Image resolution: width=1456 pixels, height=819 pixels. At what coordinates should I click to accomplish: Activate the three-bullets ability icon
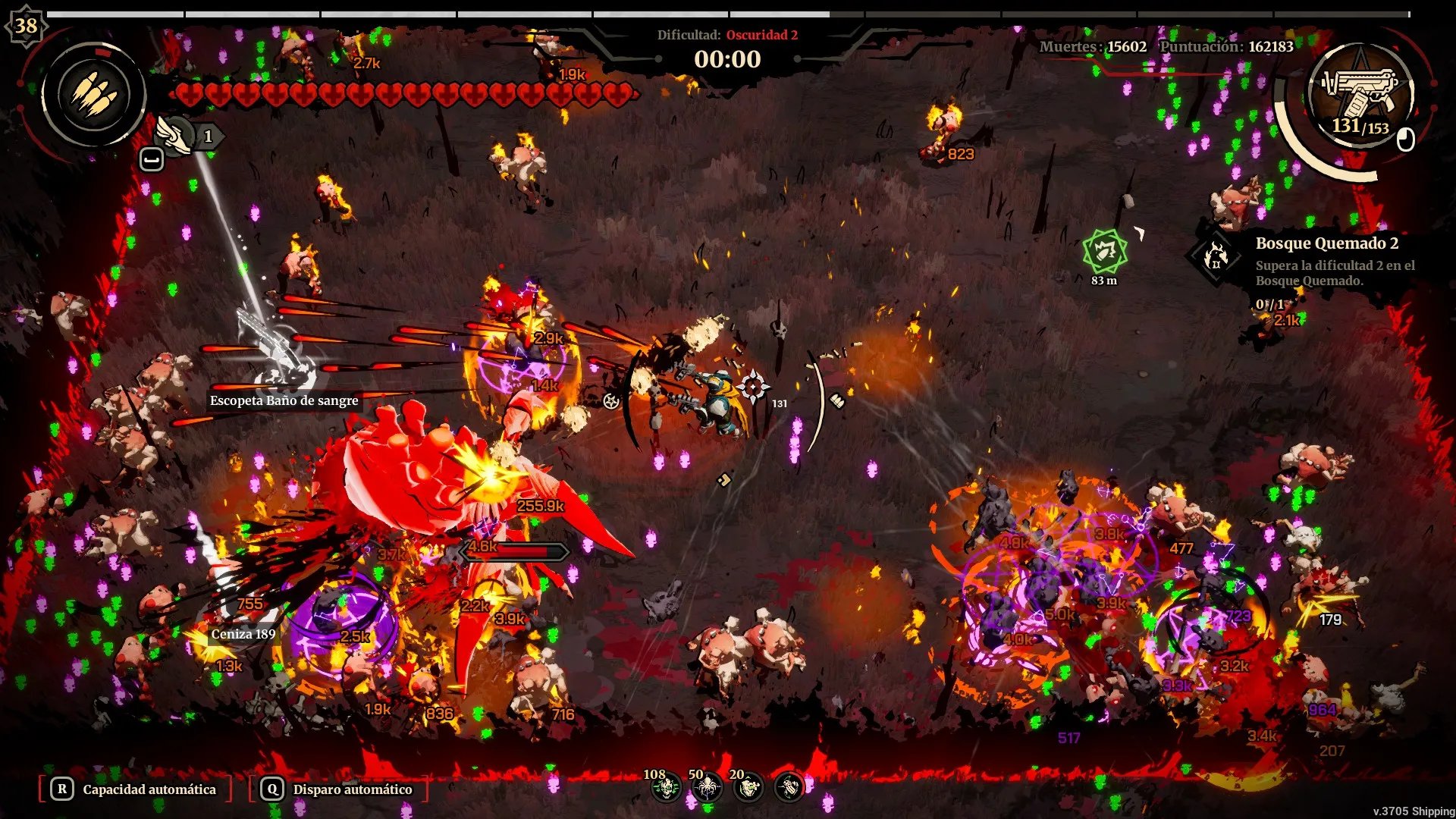94,96
